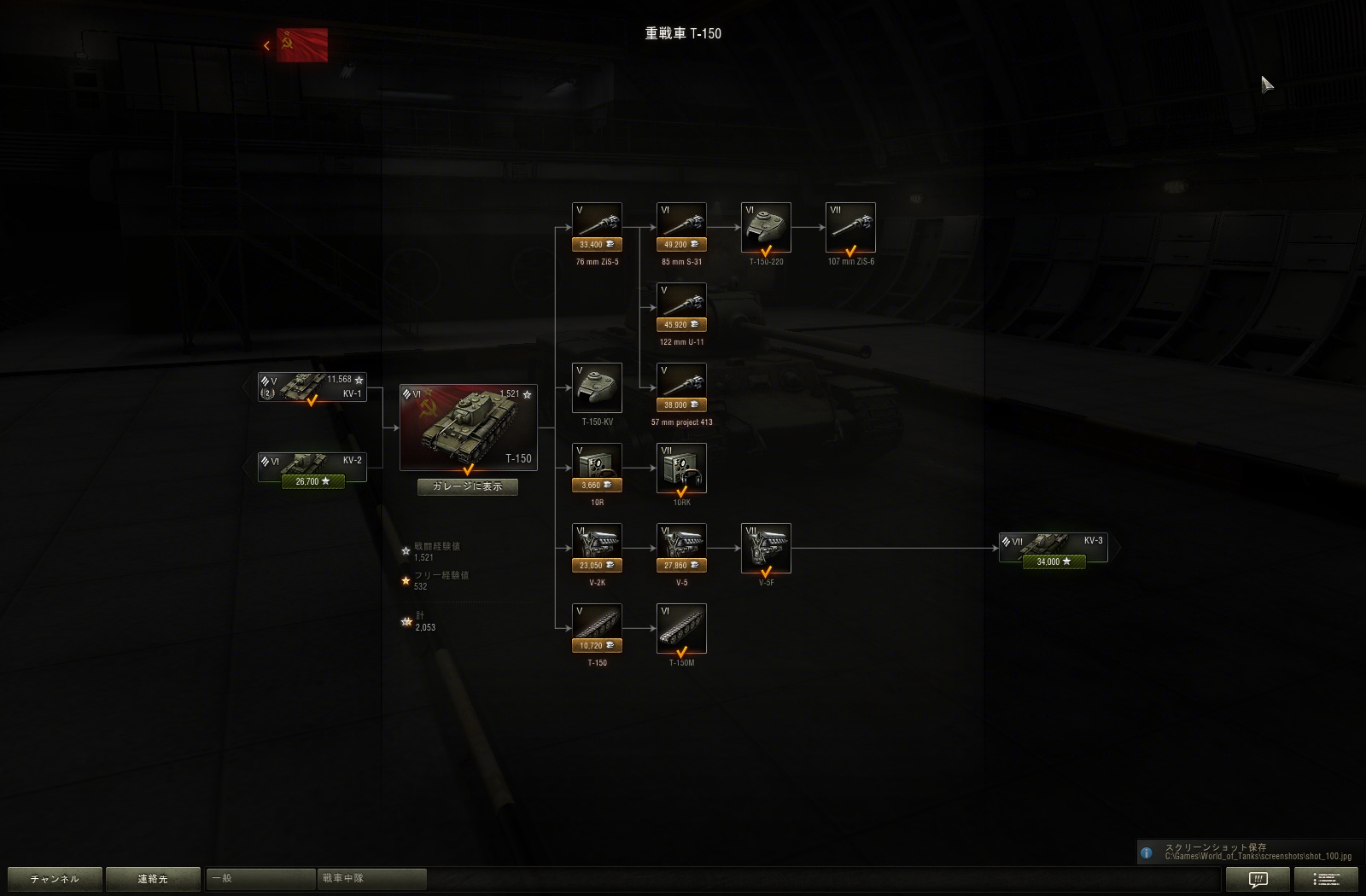This screenshot has height=896, width=1366.
Task: Open the 10RK radio module
Action: [x=680, y=468]
